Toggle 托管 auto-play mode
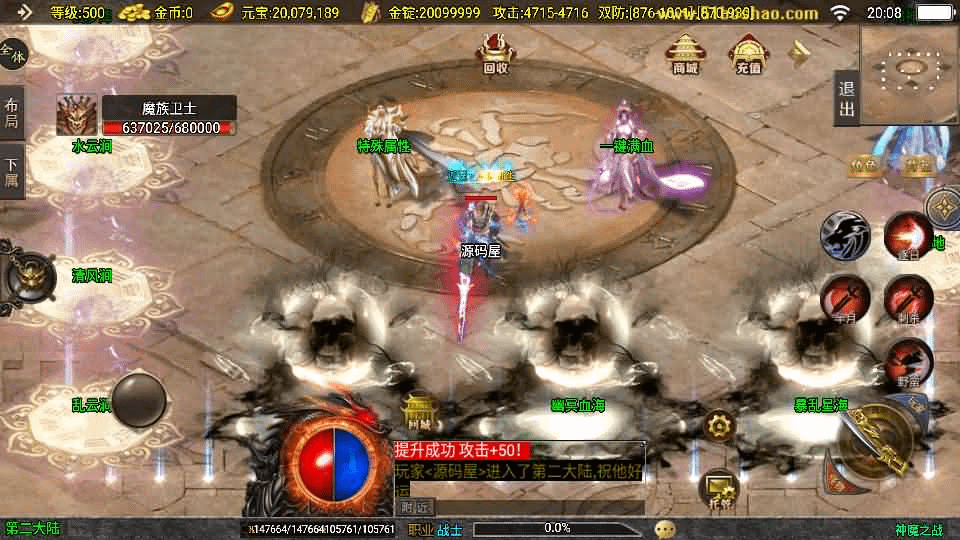 (x=719, y=487)
